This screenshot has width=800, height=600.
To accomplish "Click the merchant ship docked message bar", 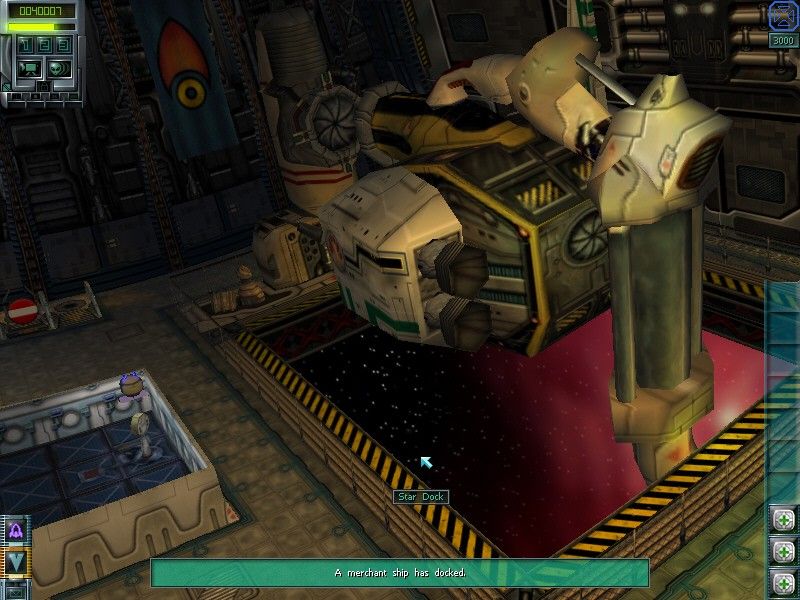I will tap(400, 573).
